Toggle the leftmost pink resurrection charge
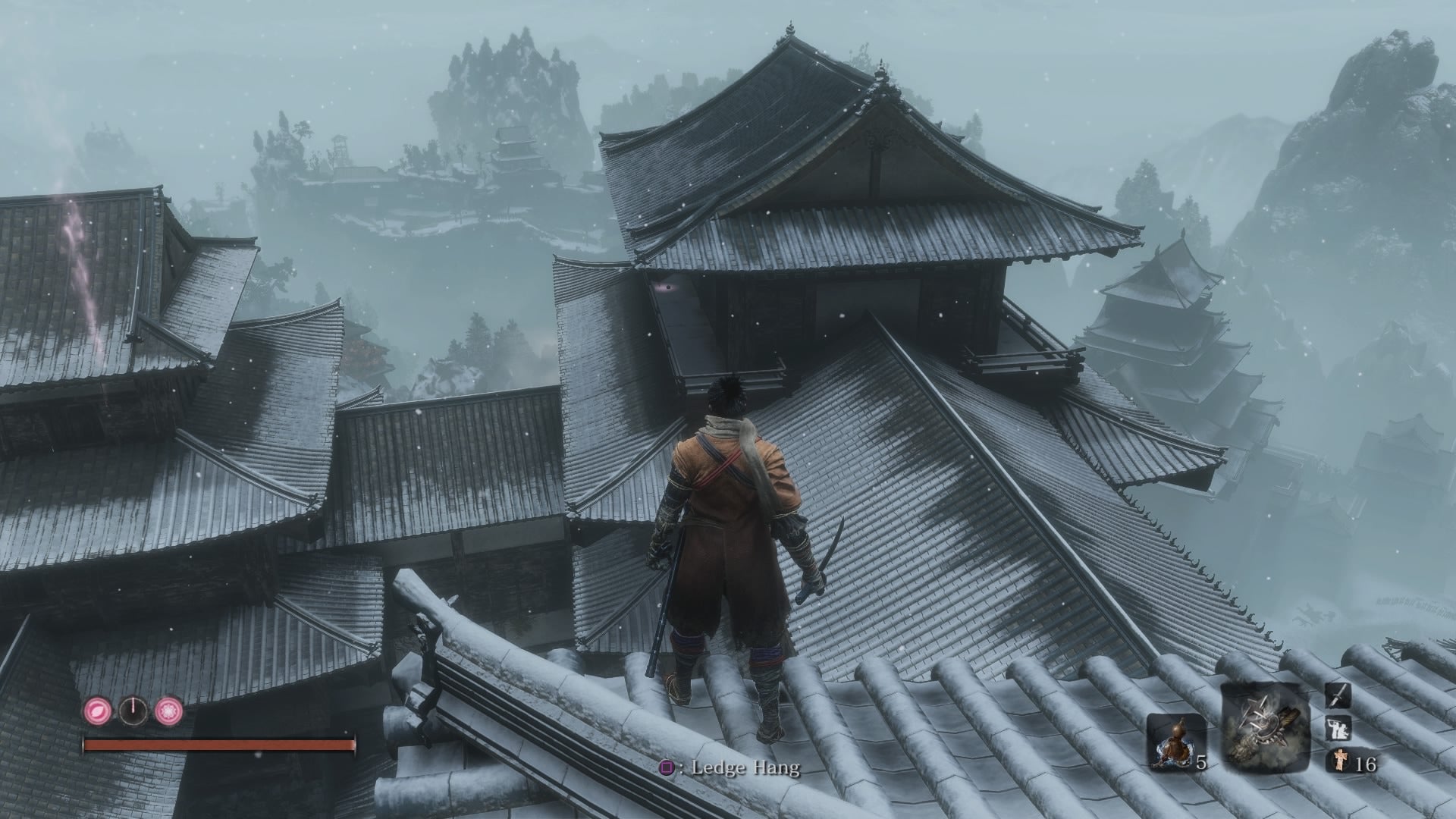The height and width of the screenshot is (819, 1456). (x=98, y=709)
